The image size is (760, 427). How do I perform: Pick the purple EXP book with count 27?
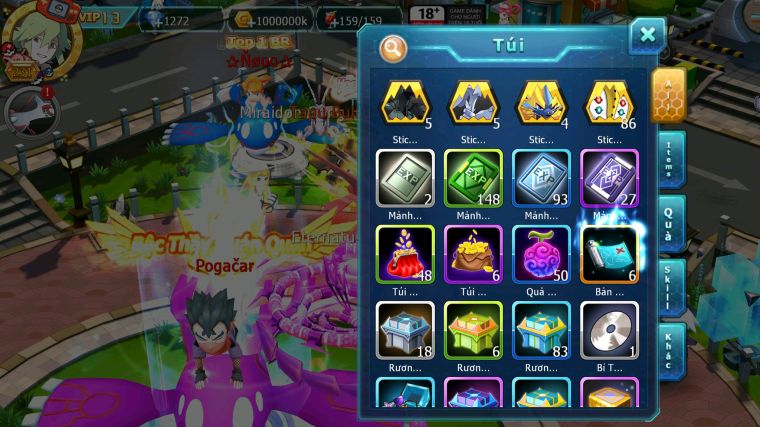610,178
